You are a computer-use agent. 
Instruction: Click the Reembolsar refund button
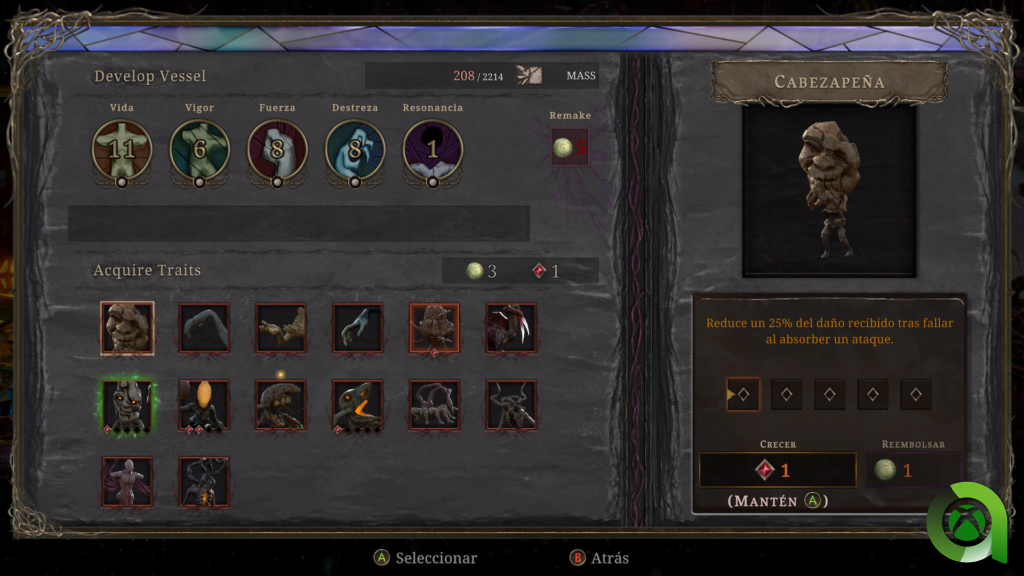pos(912,470)
